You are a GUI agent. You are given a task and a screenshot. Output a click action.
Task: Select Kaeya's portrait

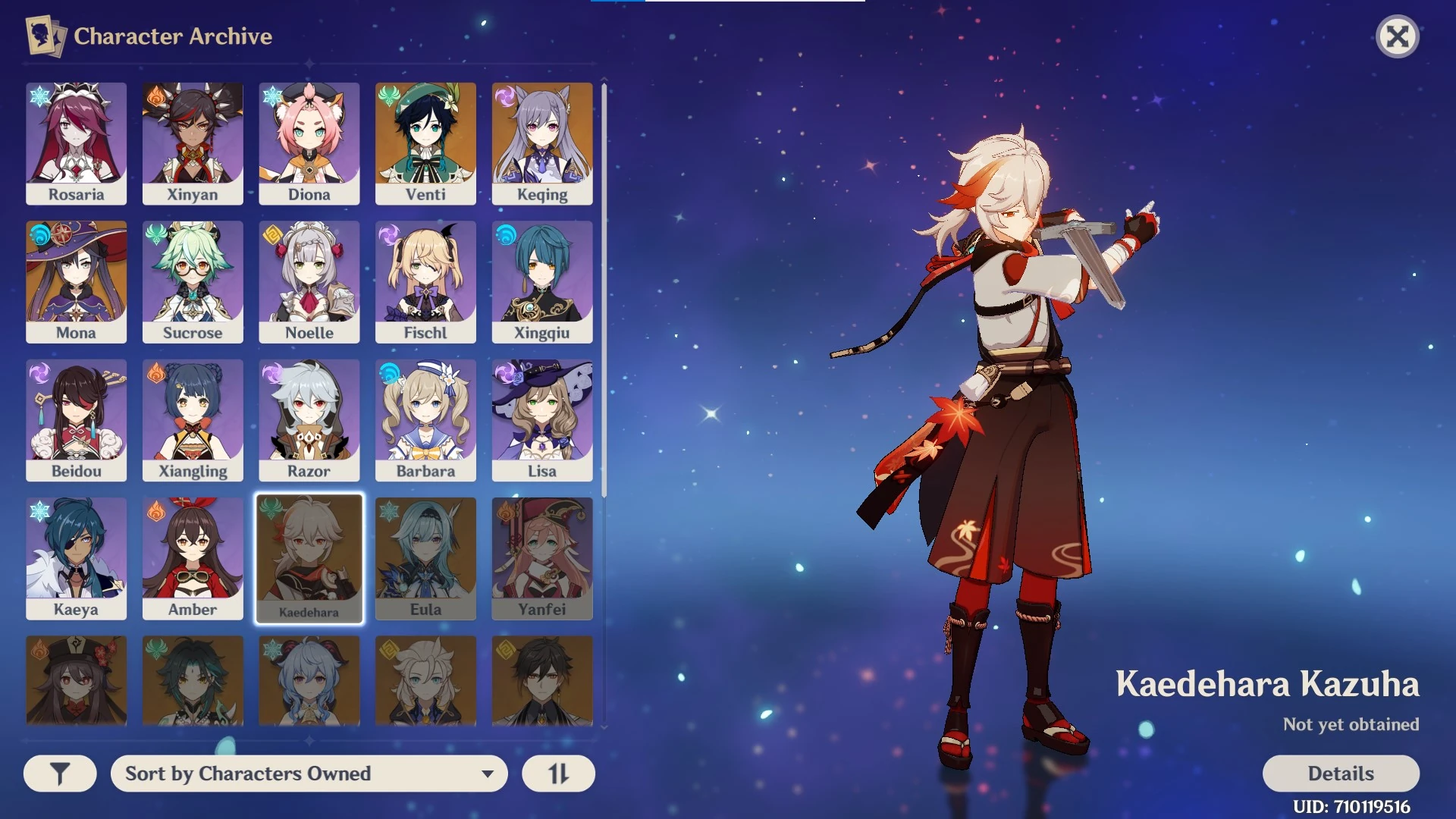[76, 558]
